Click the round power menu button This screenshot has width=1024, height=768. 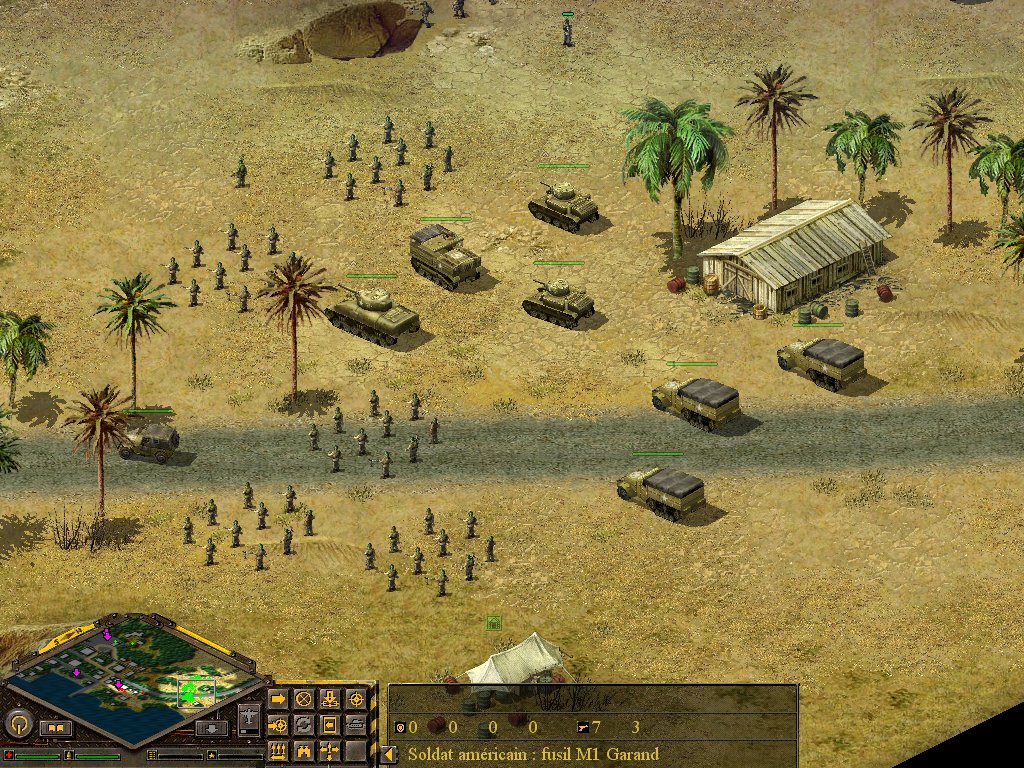pyautogui.click(x=18, y=722)
